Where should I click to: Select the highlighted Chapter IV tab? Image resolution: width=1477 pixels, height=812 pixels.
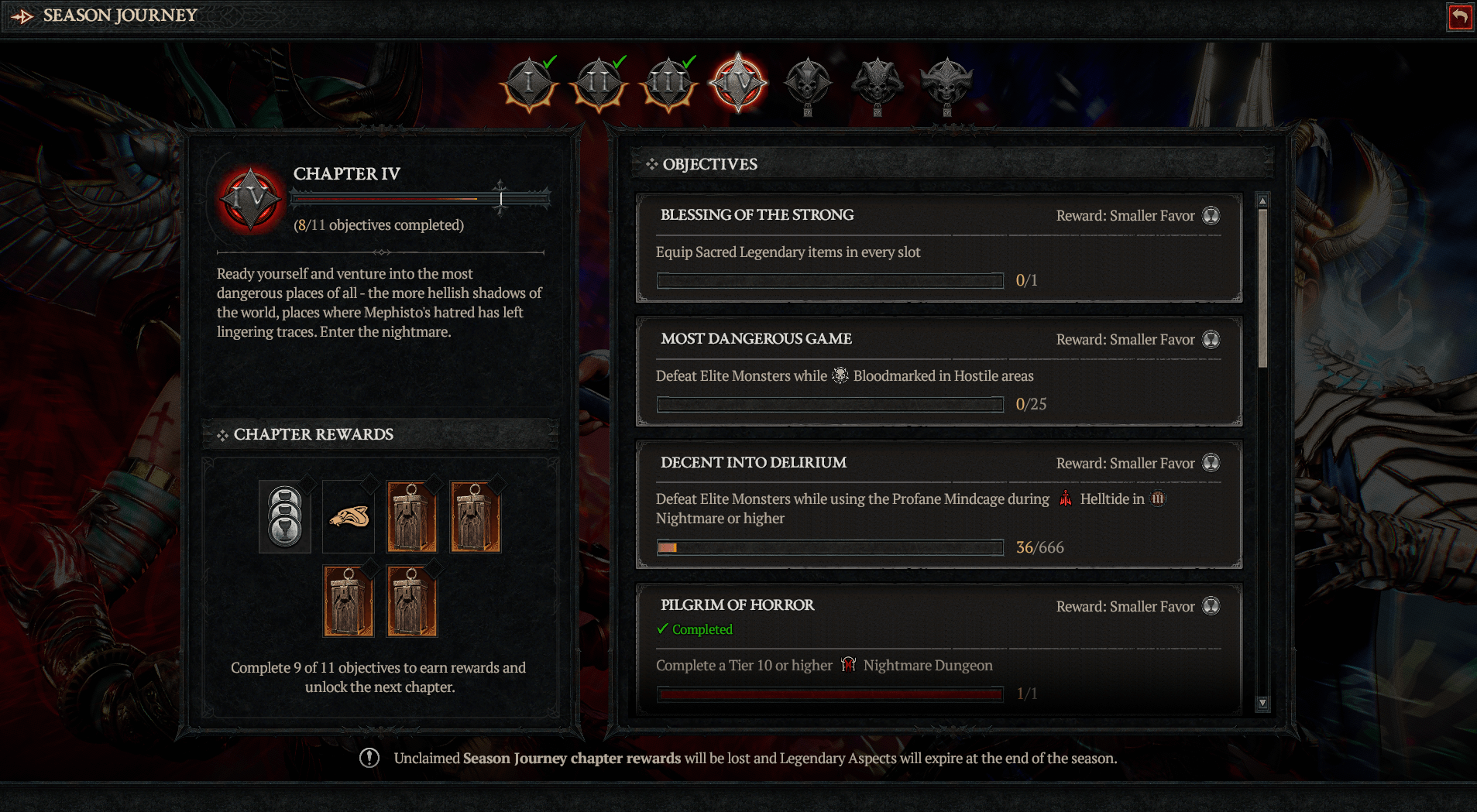coord(738,83)
